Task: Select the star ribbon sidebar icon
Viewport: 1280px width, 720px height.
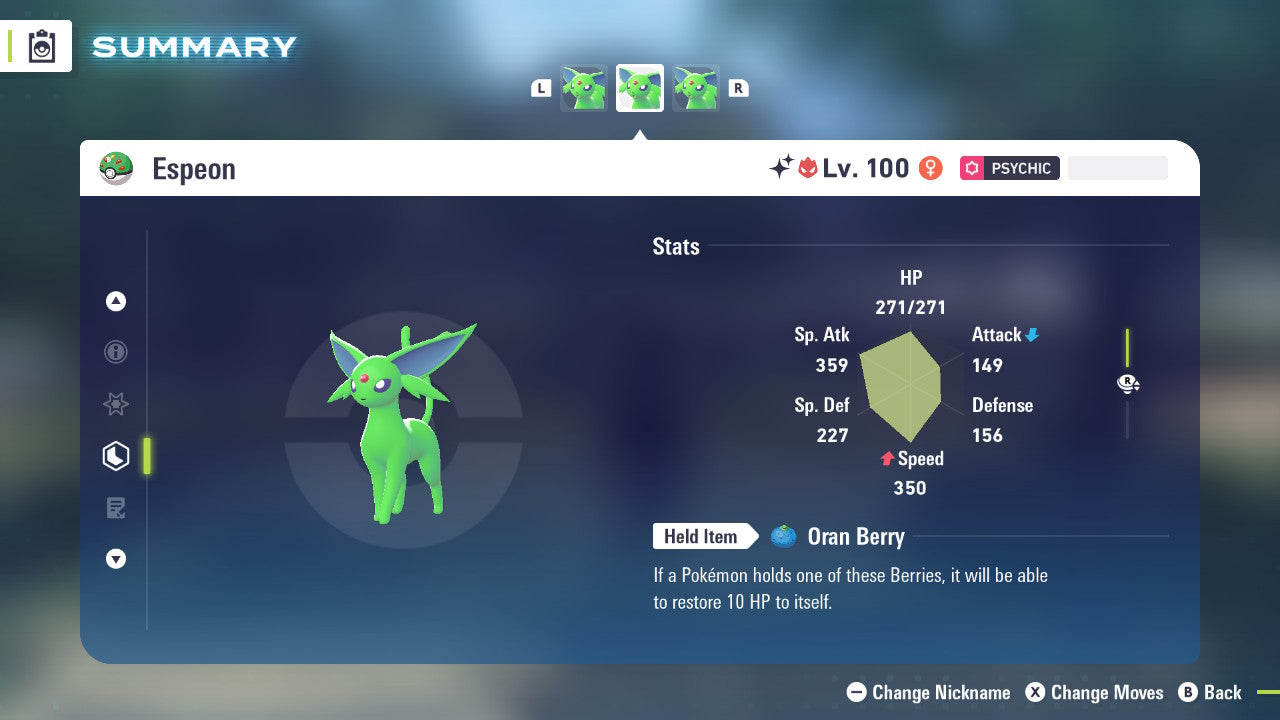Action: click(116, 404)
